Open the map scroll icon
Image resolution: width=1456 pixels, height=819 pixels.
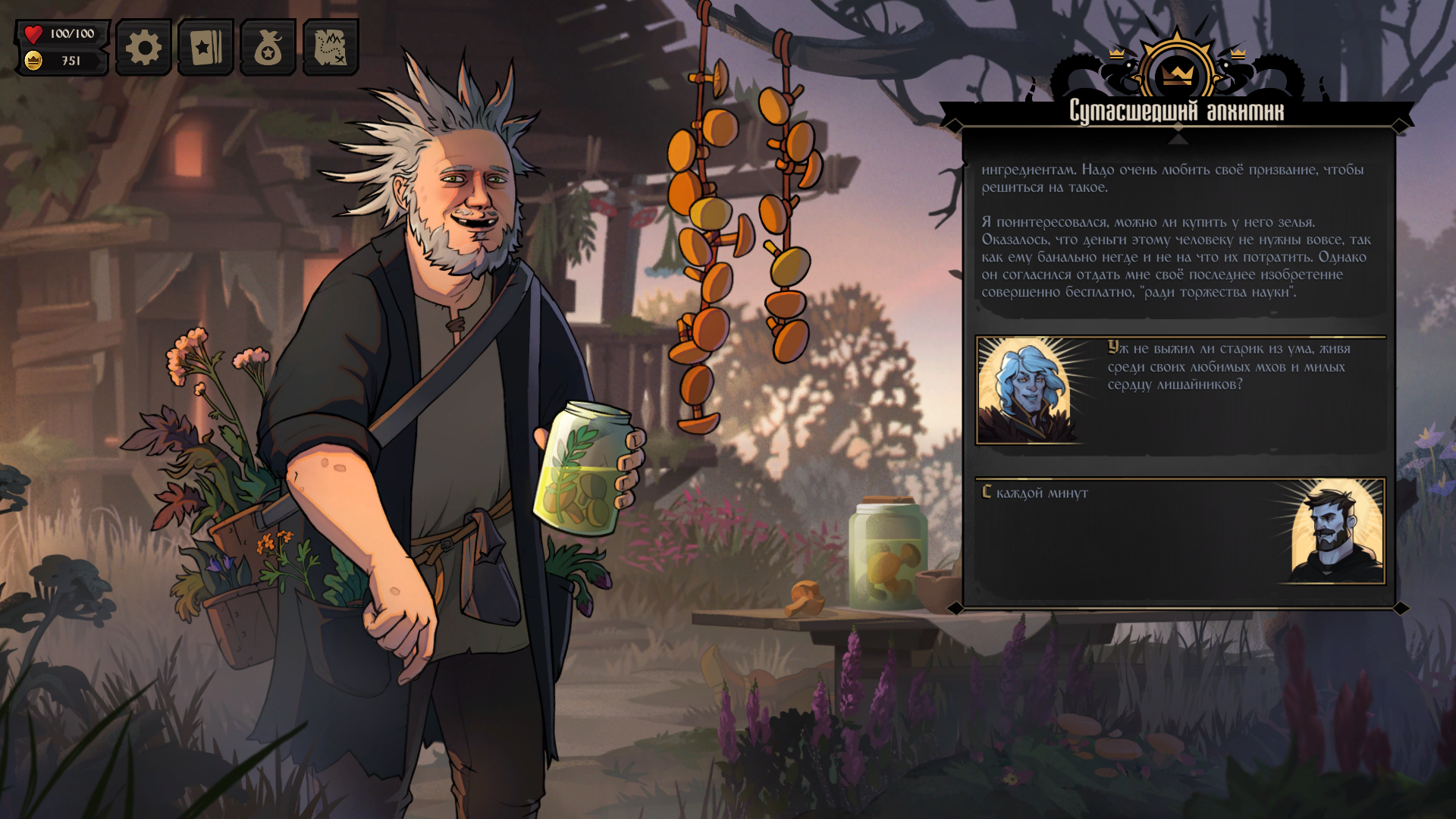pyautogui.click(x=331, y=49)
